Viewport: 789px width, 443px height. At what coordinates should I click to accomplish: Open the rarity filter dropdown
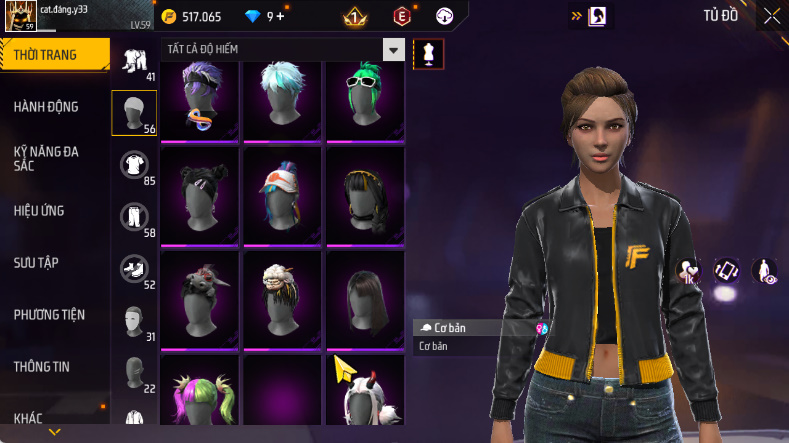click(394, 50)
